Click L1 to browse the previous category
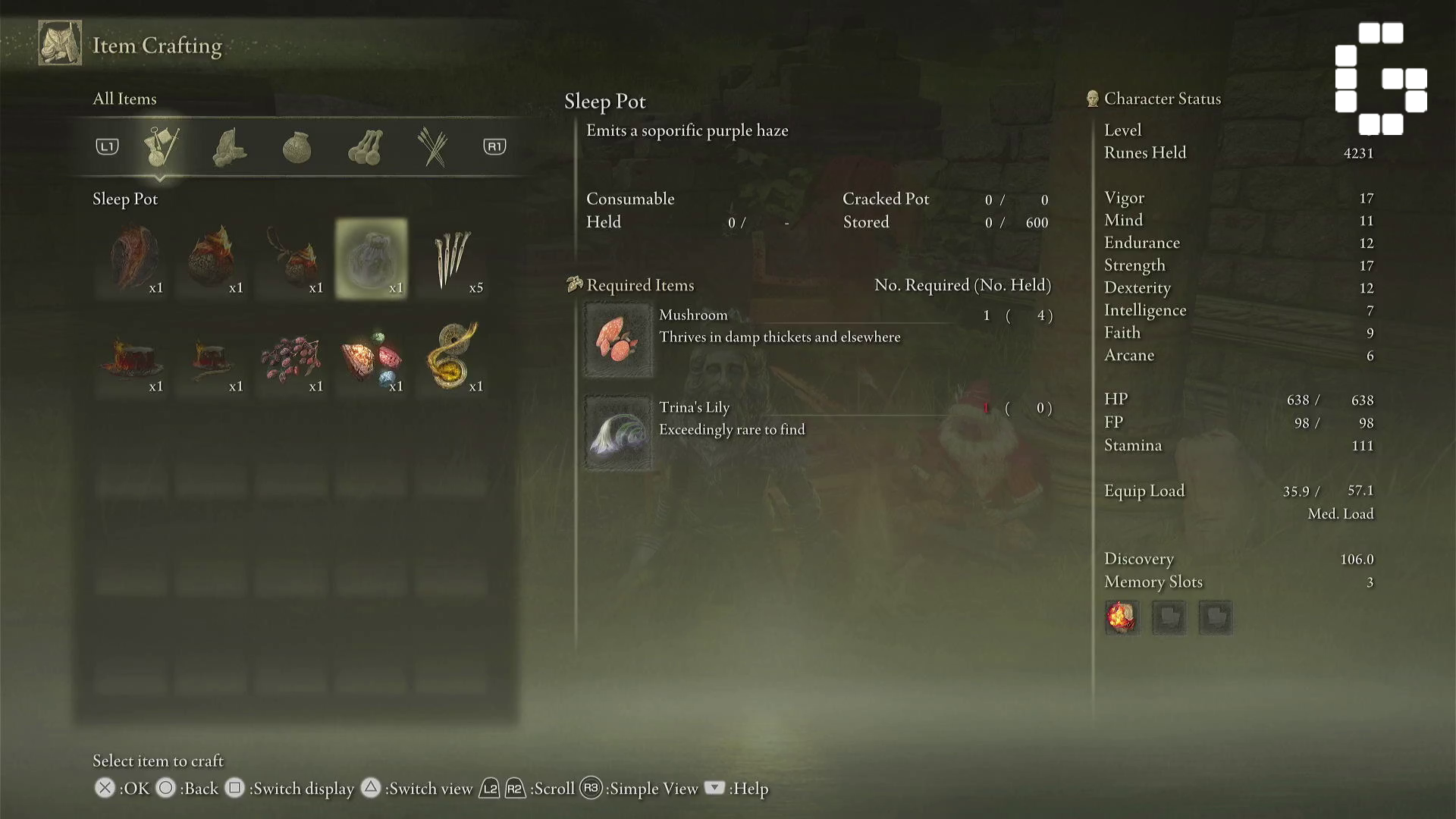The image size is (1456, 819). coord(106,146)
